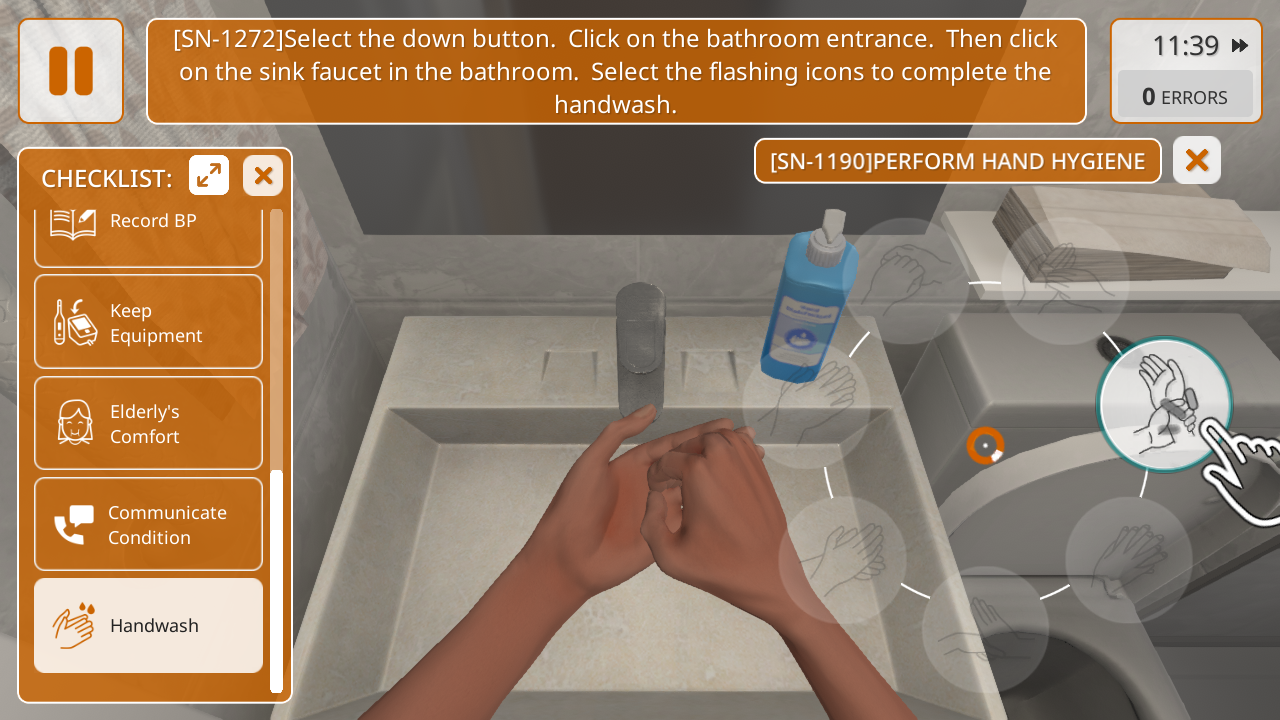Screen dimensions: 1280x720
Task: Select the Communicate Condition checklist item
Action: [149, 524]
